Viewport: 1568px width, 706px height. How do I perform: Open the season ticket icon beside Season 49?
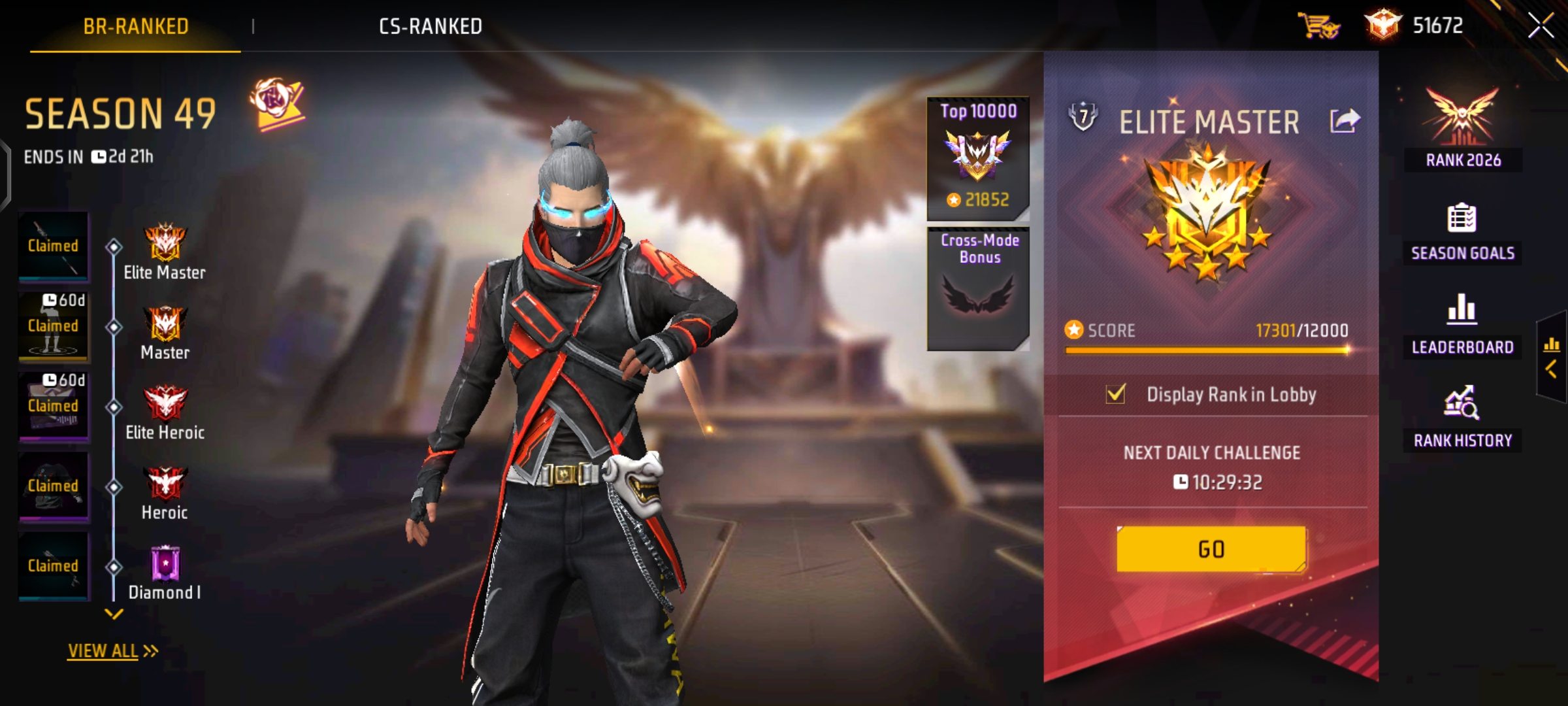(x=277, y=103)
